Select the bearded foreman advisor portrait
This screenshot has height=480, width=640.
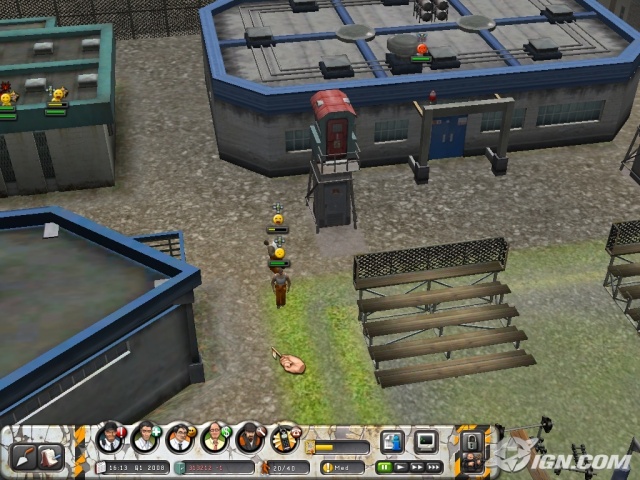coord(250,437)
